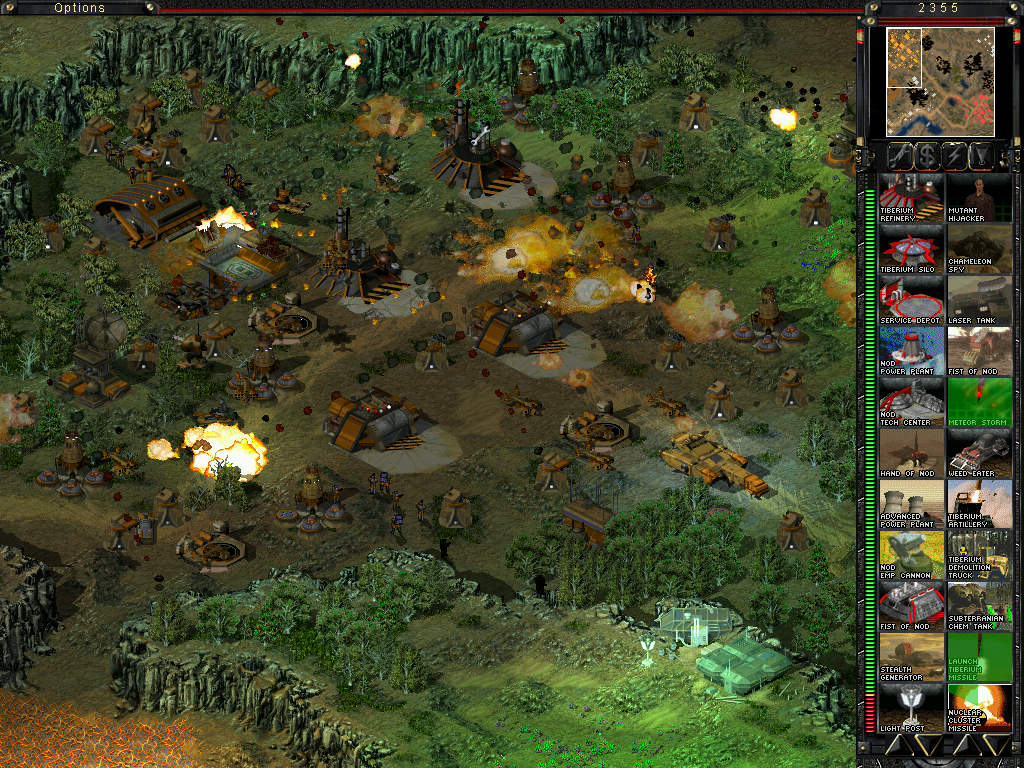1024x768 pixels.
Task: Choose the Advanced Power Plant icon
Action: pos(911,504)
